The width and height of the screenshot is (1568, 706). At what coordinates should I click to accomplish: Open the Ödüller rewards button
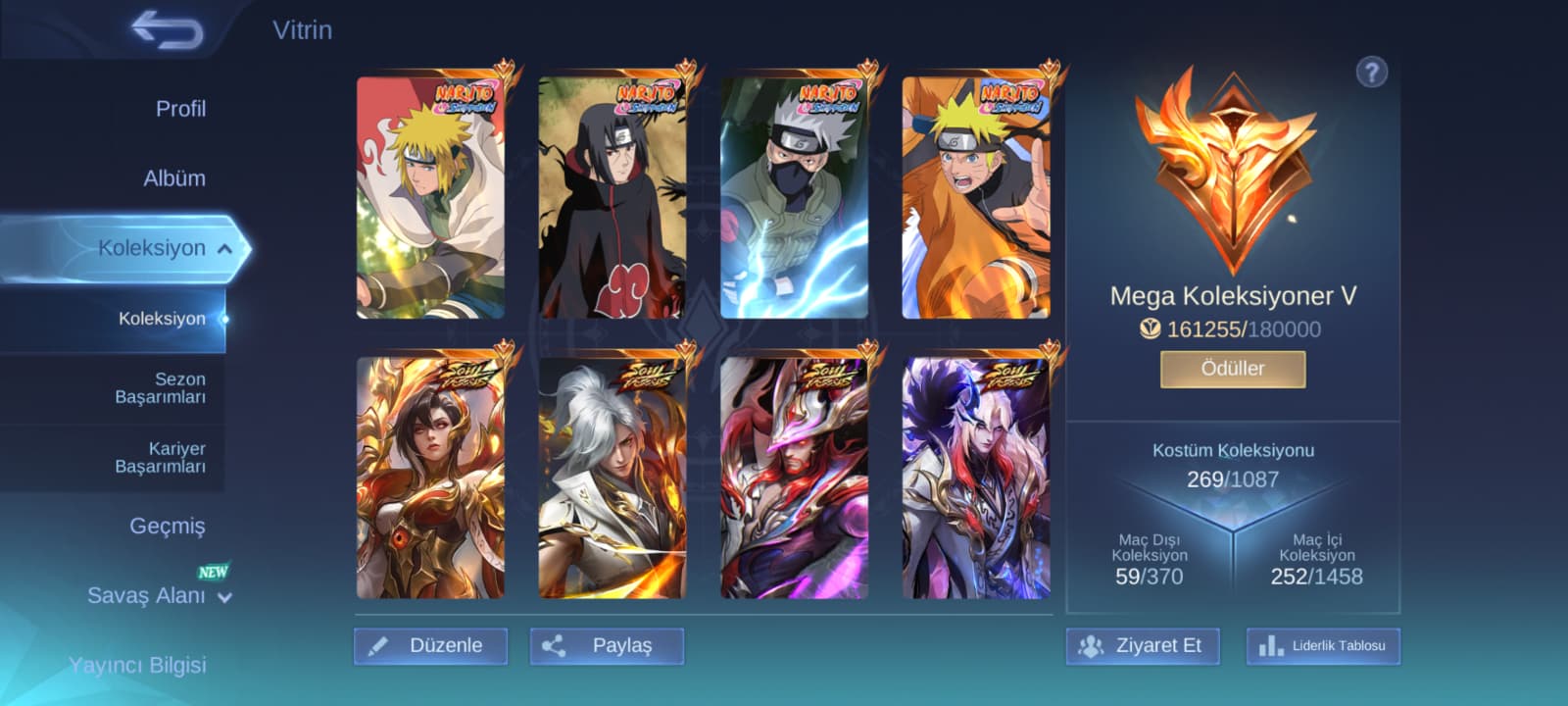point(1233,370)
